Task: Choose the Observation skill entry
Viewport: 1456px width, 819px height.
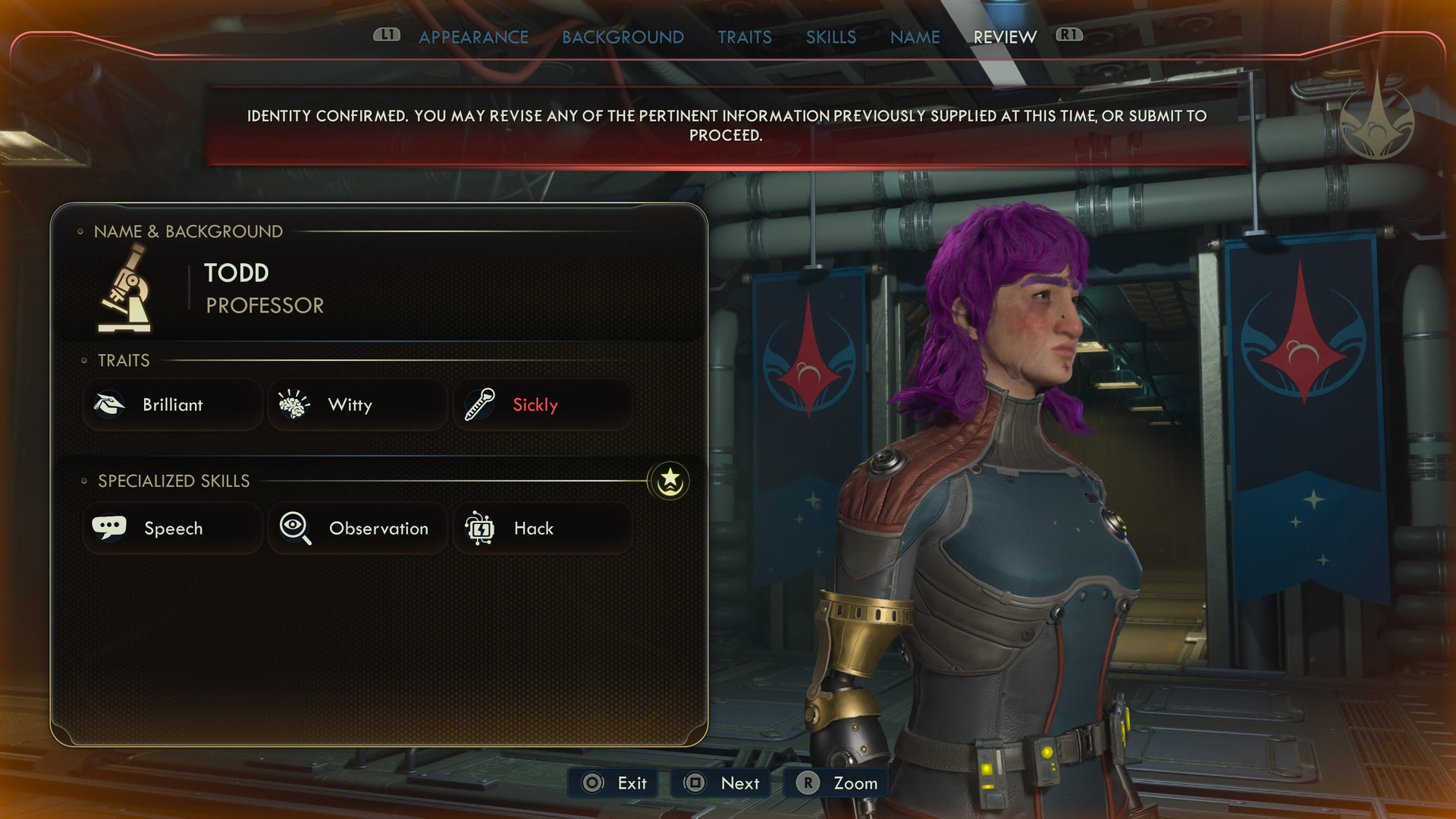Action: click(x=357, y=529)
